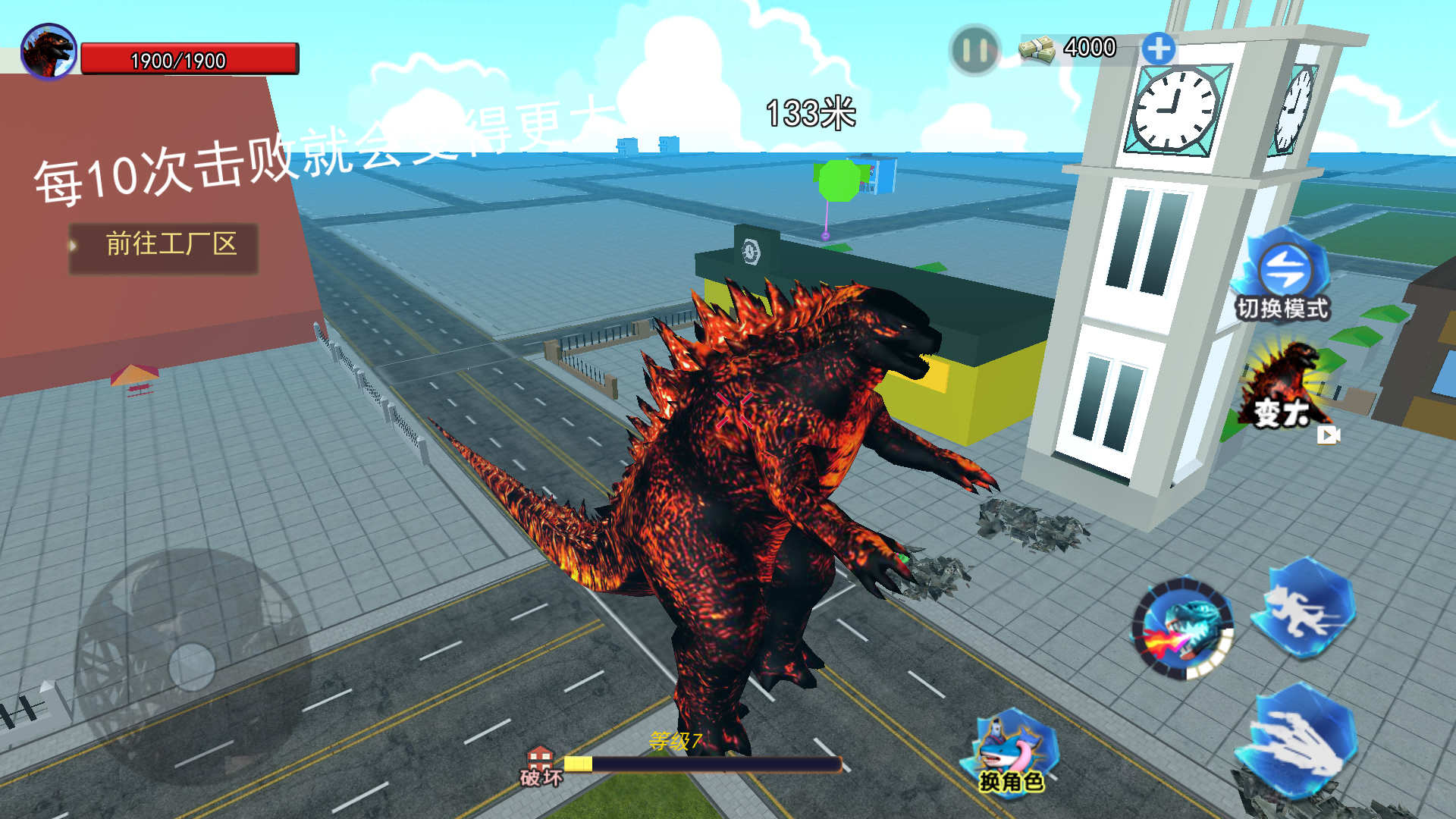Pause the game
1456x819 pixels.
click(974, 51)
